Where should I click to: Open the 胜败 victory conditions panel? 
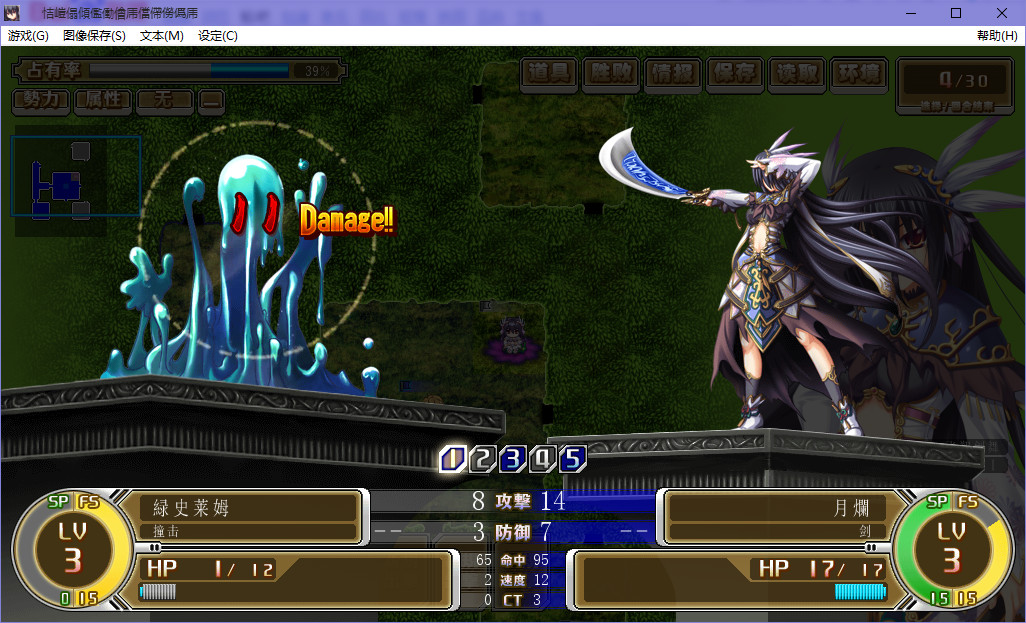pos(612,73)
